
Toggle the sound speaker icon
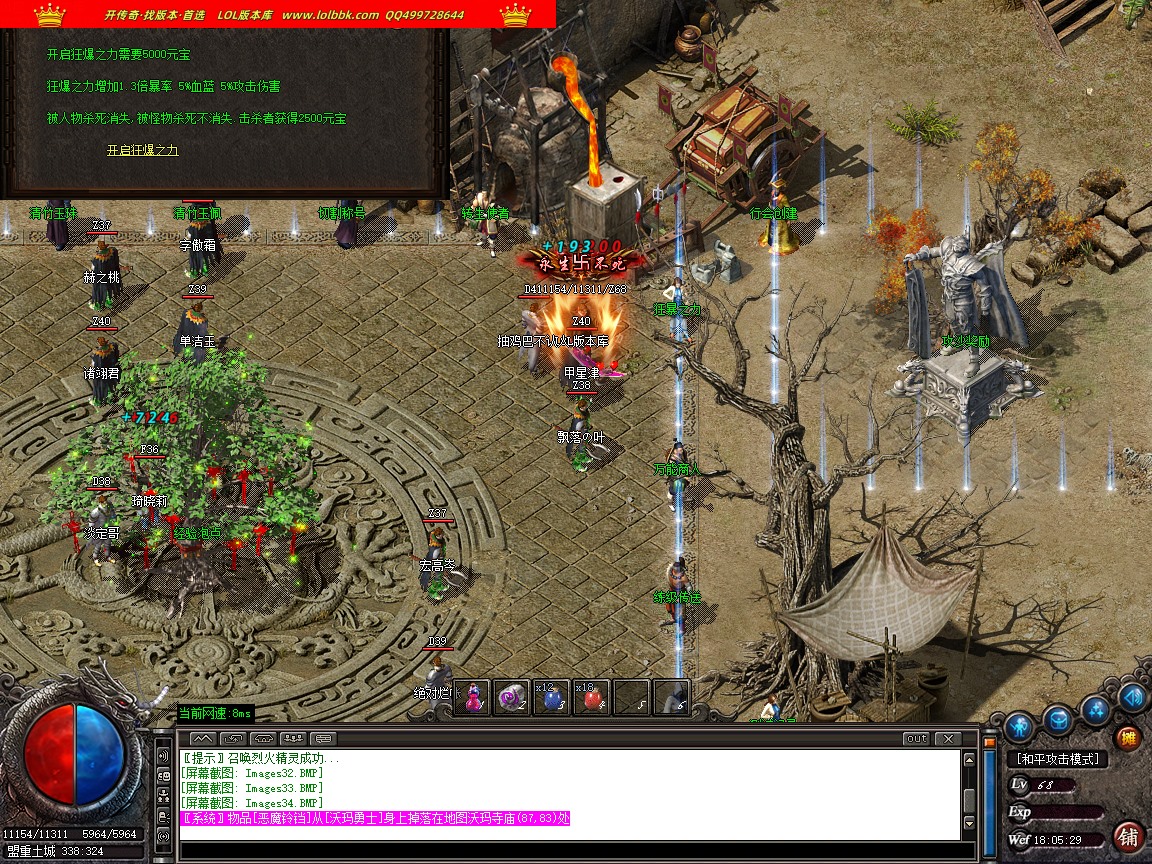[1132, 696]
